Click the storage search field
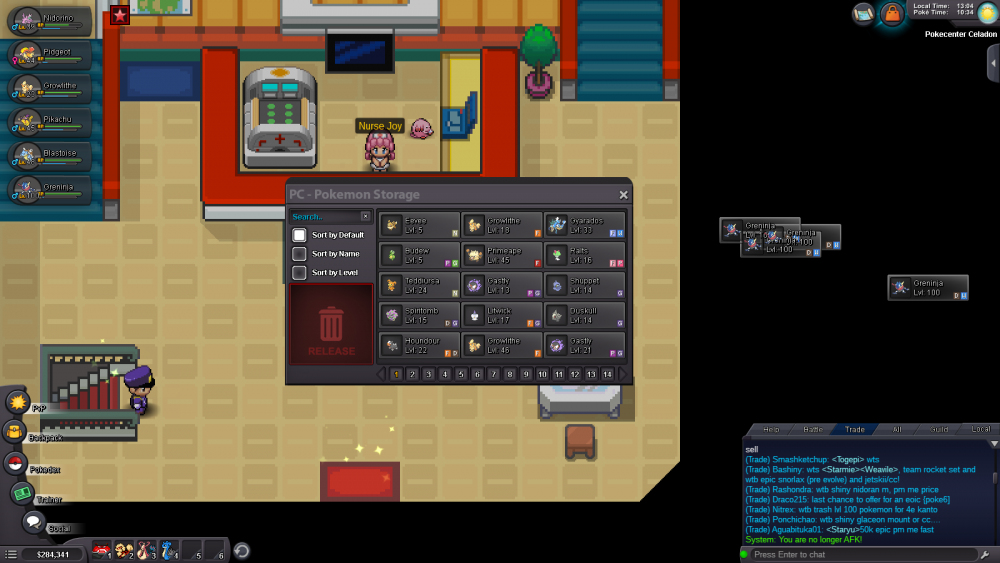Screen dimensions: 1000x563 pos(324,216)
